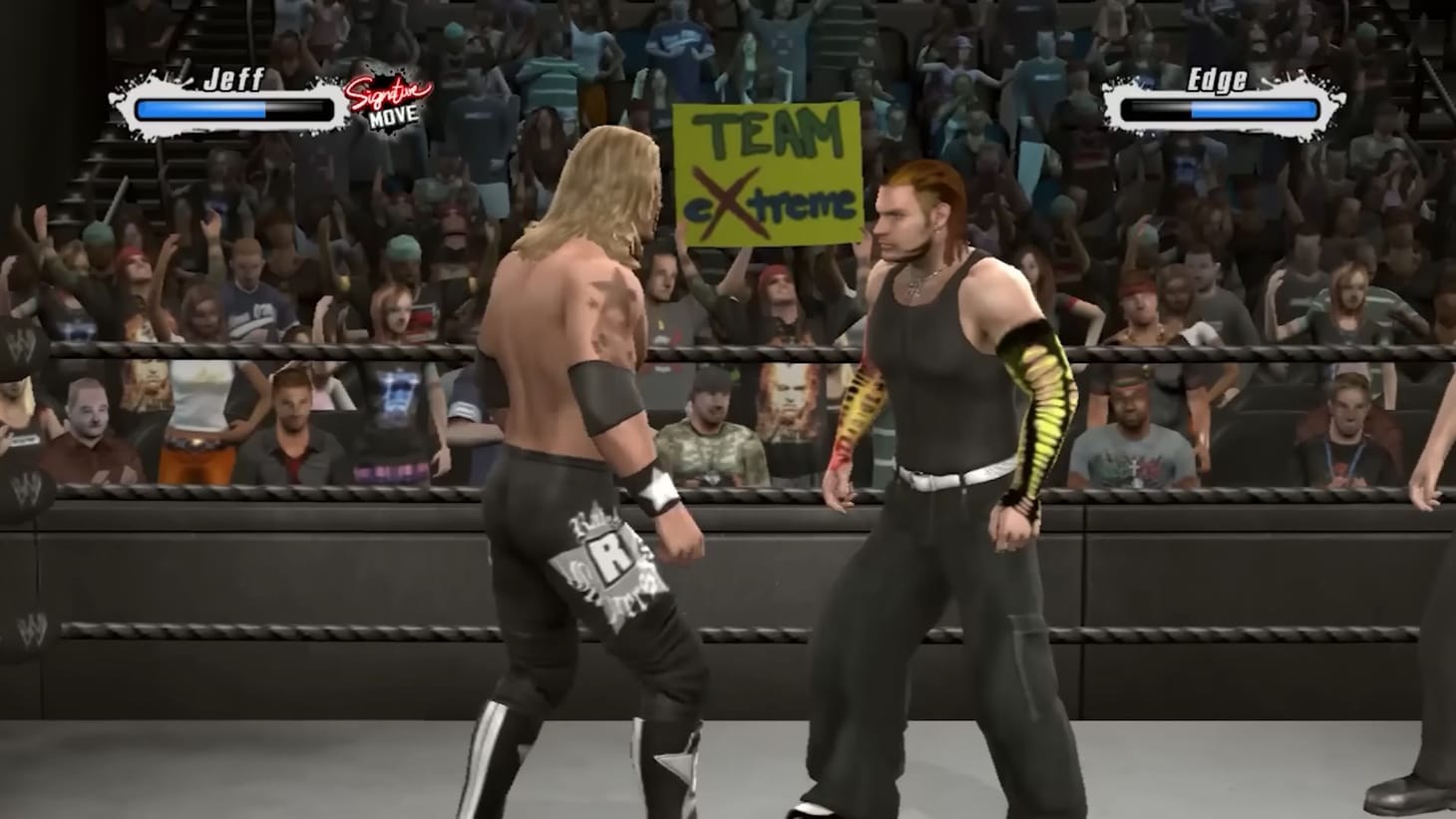
Task: Click the wrestler poster held in the crowd
Action: (787, 407)
